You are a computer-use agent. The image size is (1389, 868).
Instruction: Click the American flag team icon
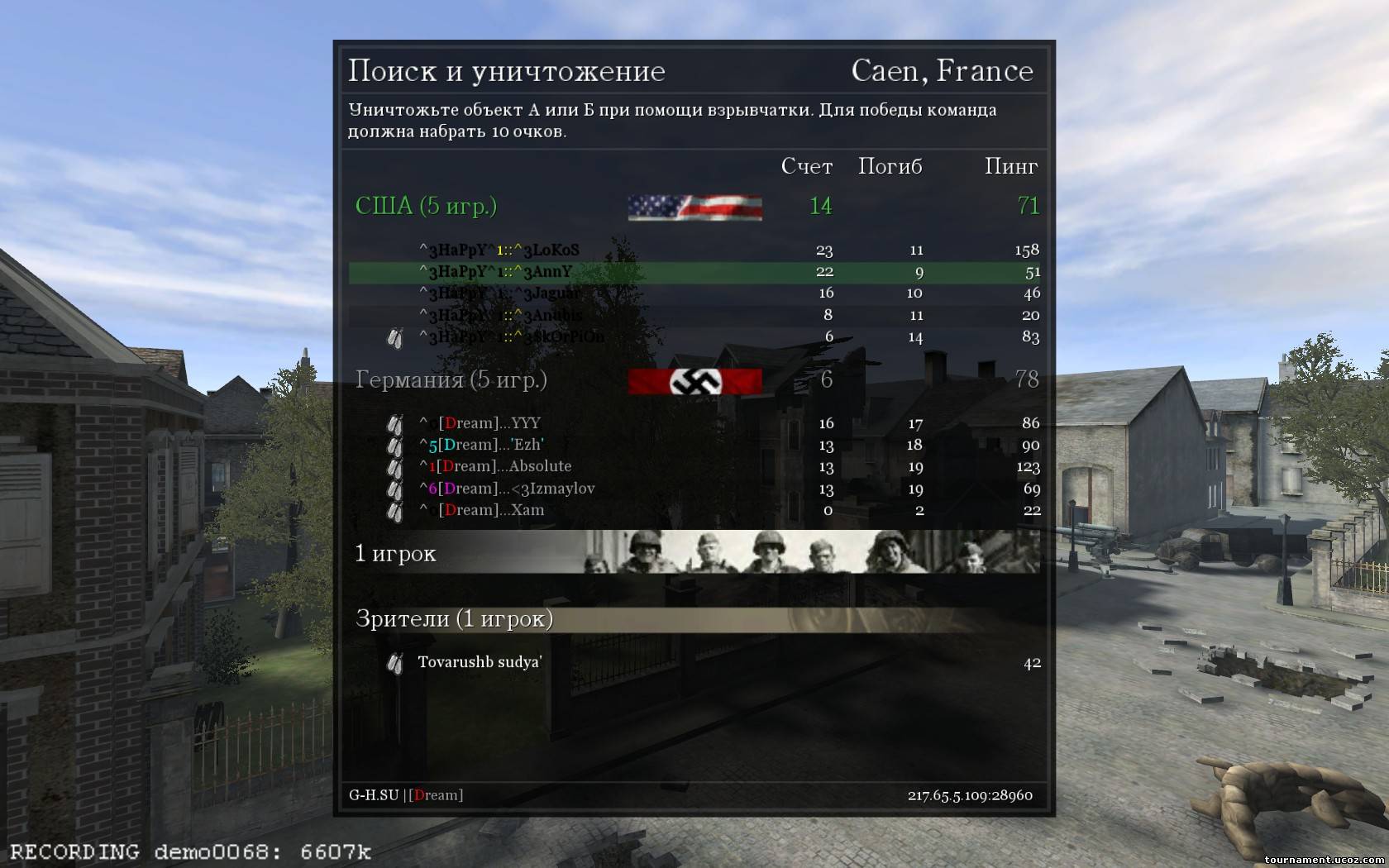point(694,207)
